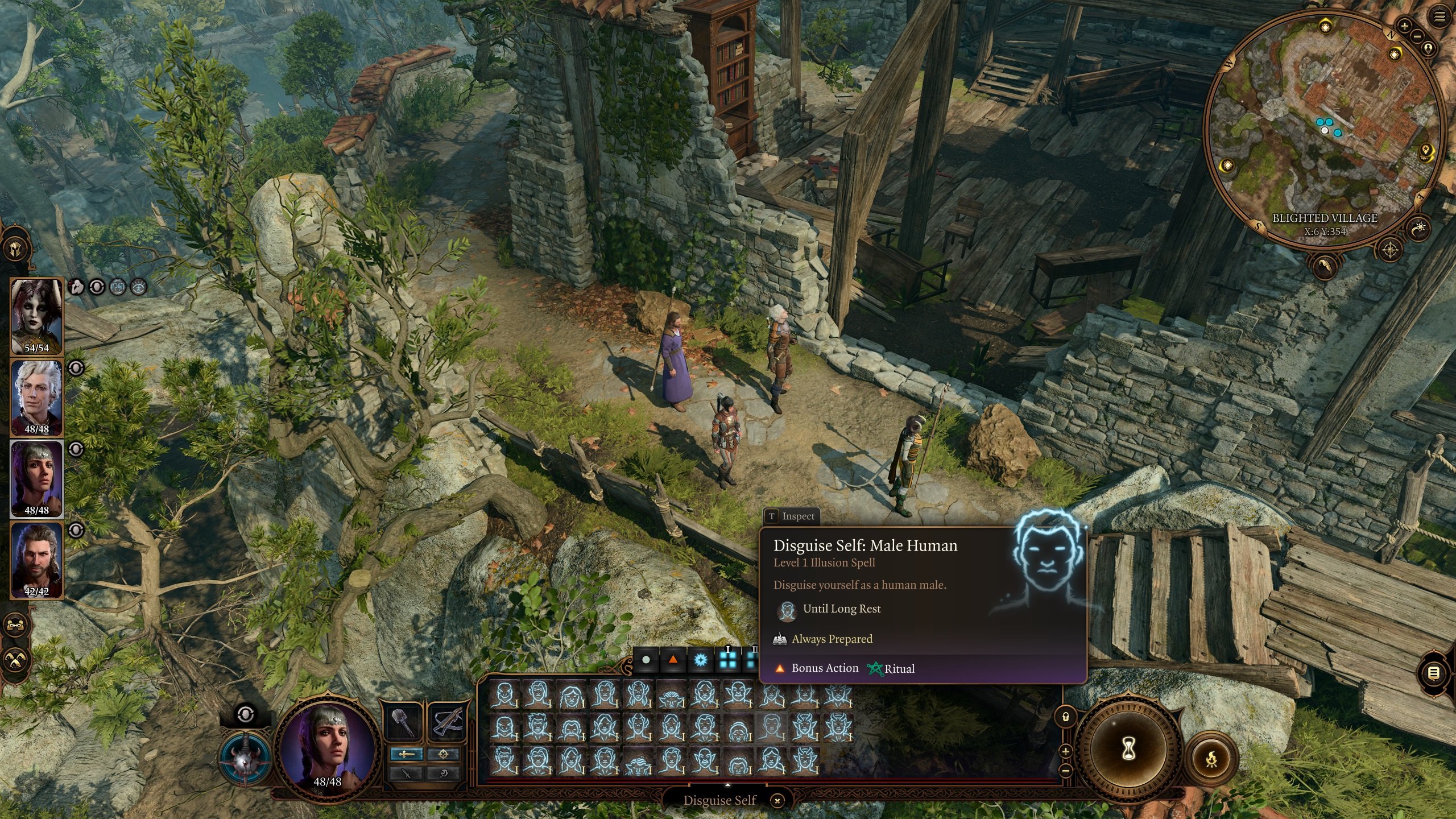
Task: Open the combat log speech bubble
Action: pyautogui.click(x=1434, y=673)
